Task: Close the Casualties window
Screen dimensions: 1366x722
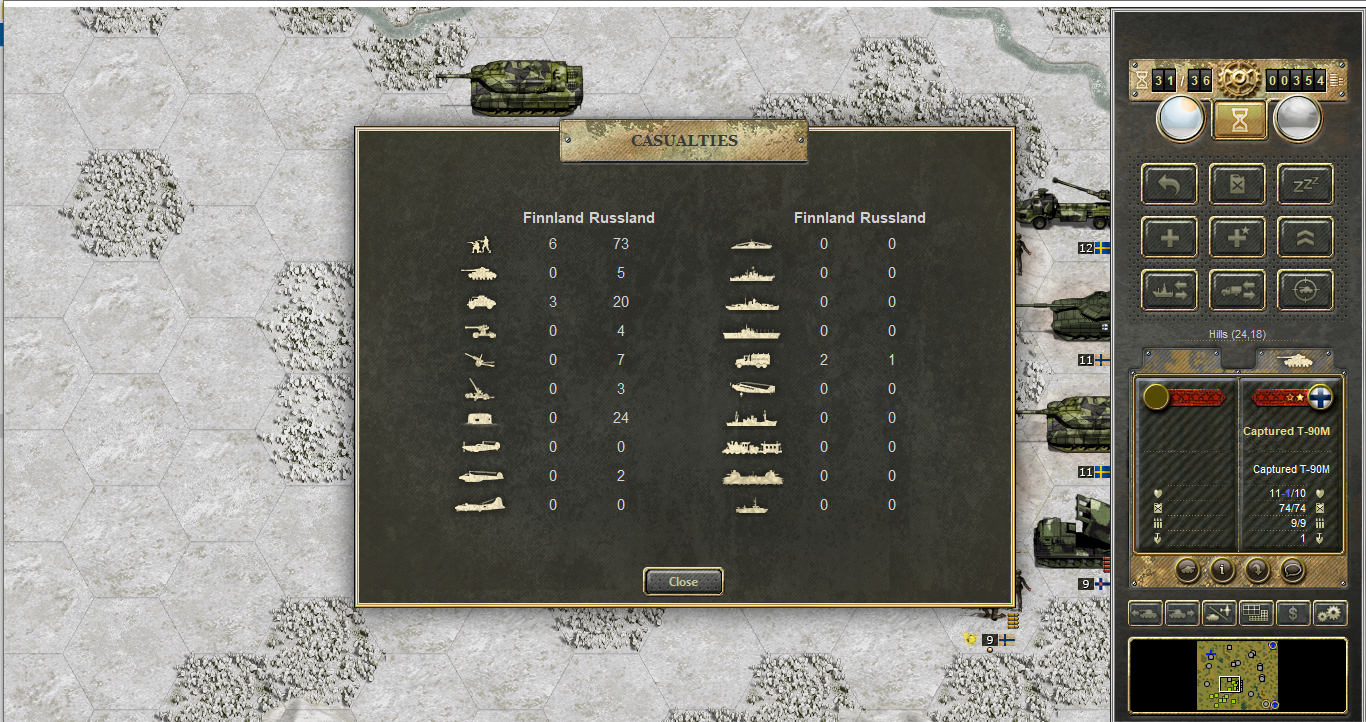Action: coord(683,581)
